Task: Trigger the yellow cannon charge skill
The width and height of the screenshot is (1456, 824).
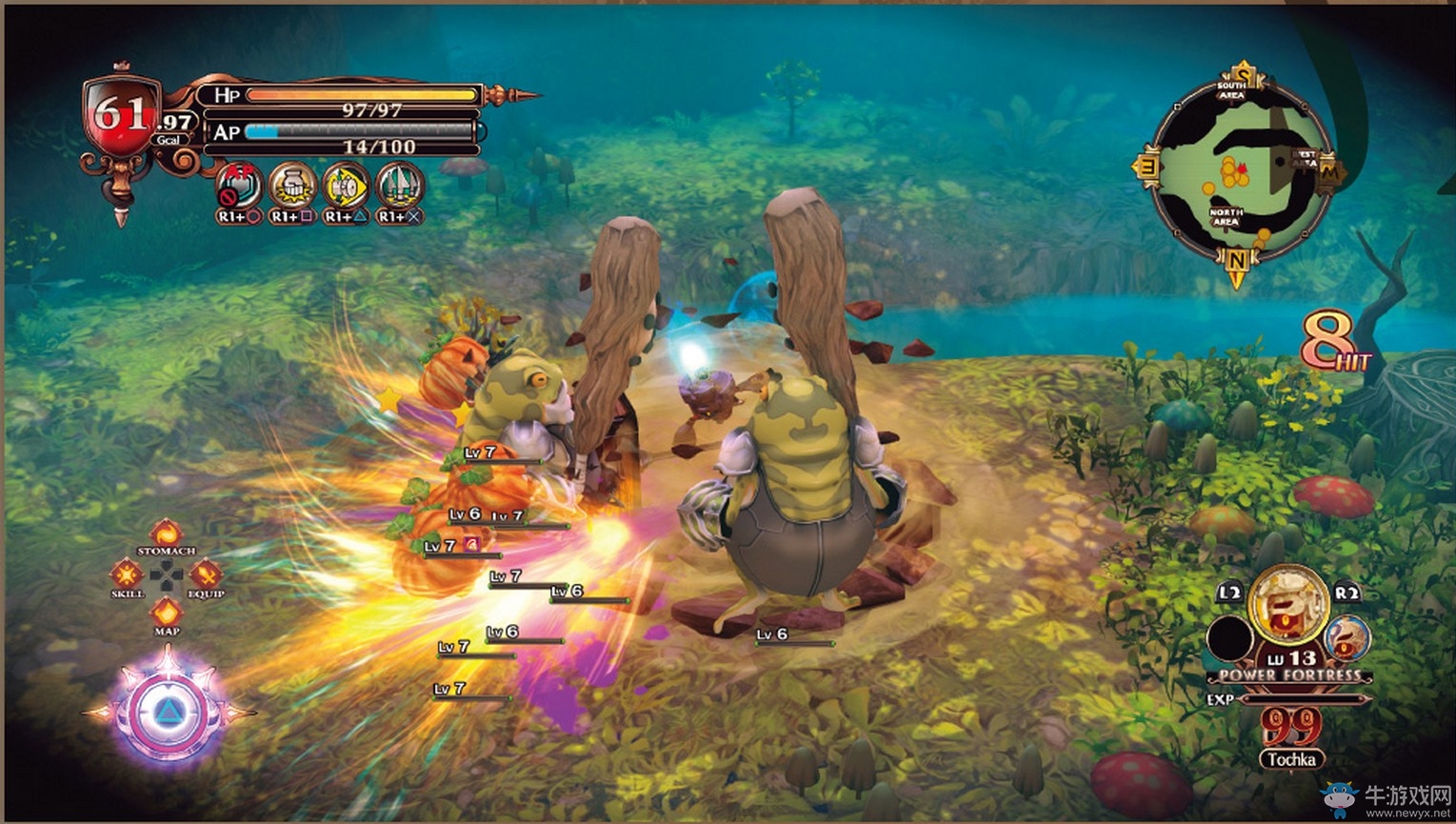Action: (x=346, y=185)
